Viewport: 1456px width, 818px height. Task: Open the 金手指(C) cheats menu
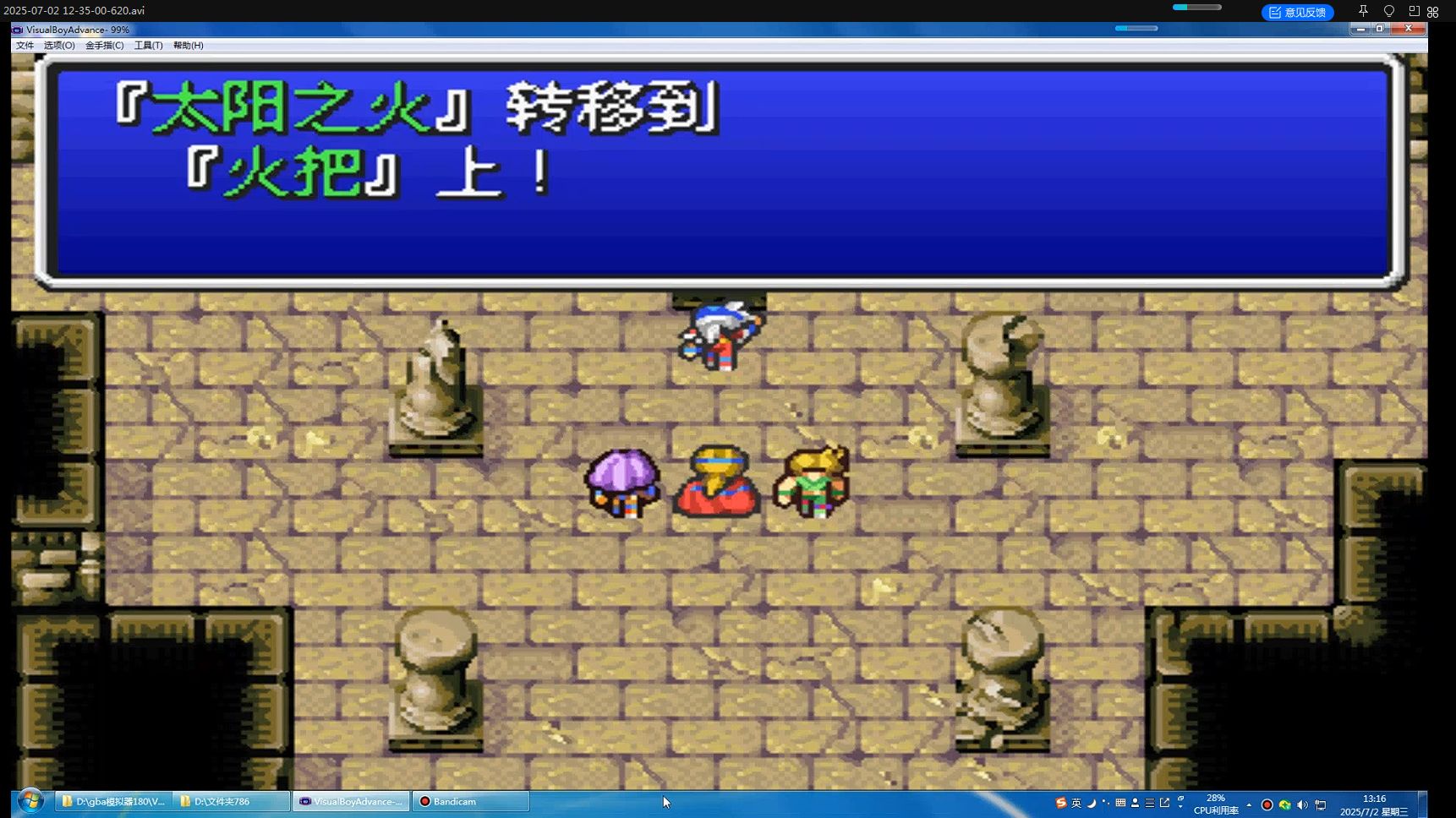pyautogui.click(x=103, y=45)
